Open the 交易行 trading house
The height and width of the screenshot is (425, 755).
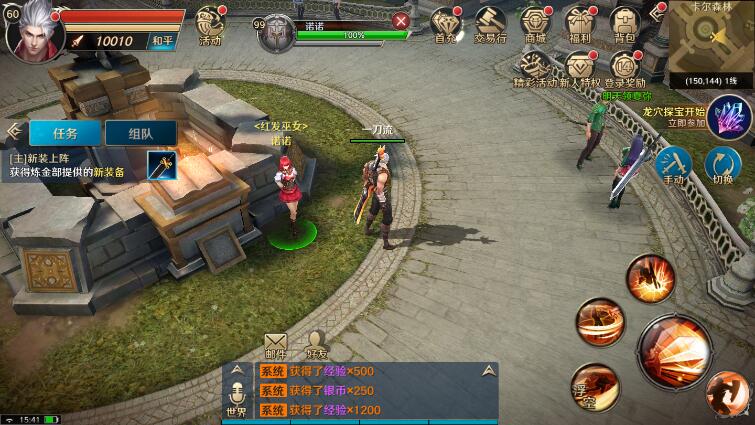pyautogui.click(x=490, y=25)
